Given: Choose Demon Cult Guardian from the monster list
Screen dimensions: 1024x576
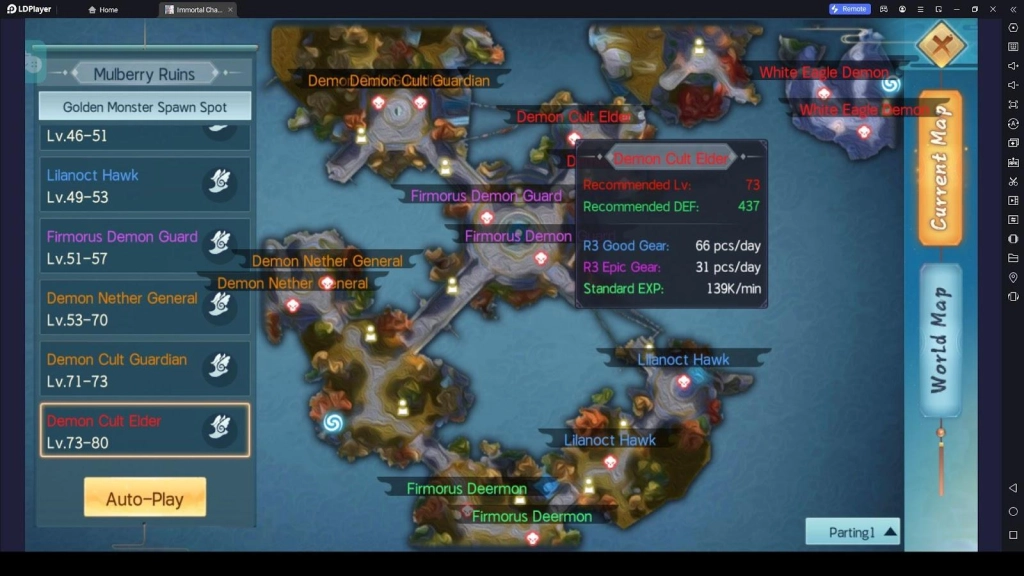Looking at the screenshot, I should coord(145,369).
